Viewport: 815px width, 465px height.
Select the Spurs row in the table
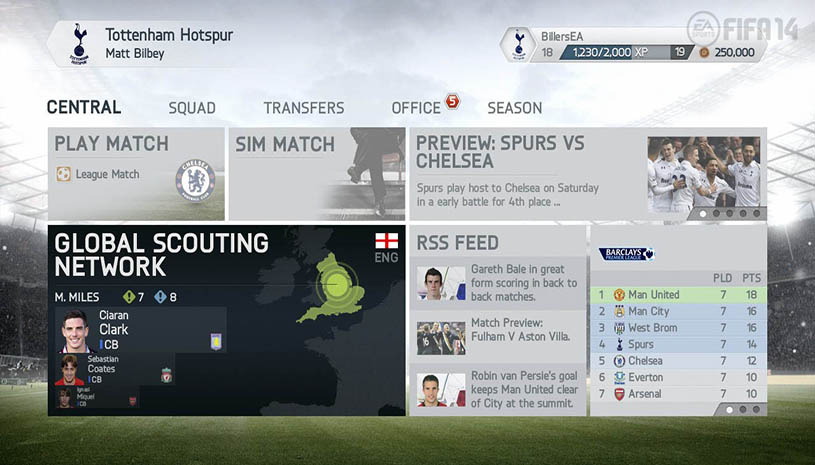point(678,345)
